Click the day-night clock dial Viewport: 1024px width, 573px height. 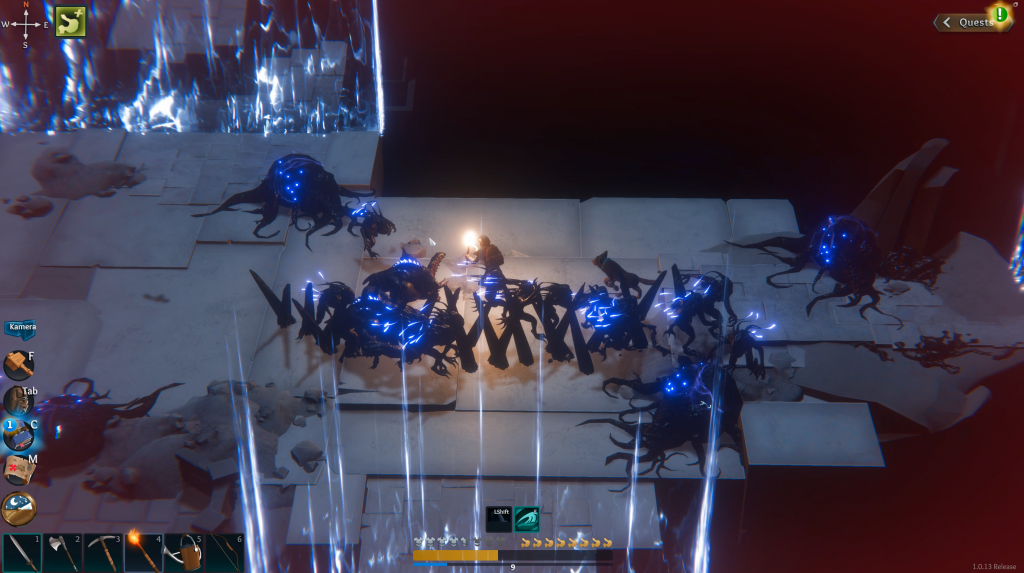click(x=18, y=508)
